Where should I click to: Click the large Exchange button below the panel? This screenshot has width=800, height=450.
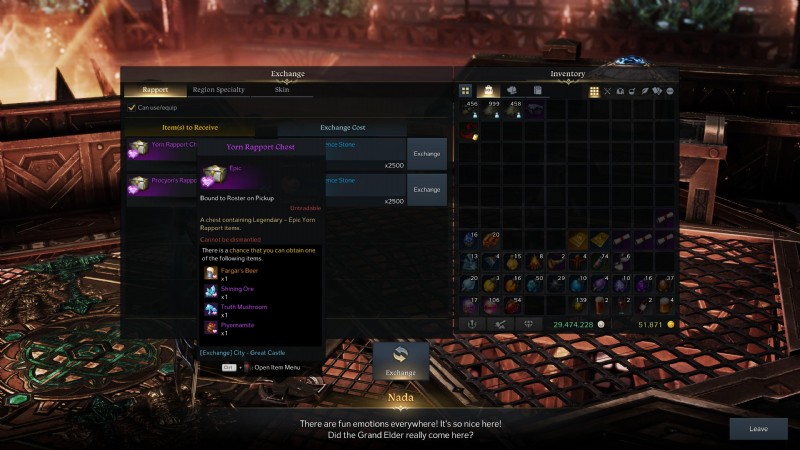click(400, 361)
